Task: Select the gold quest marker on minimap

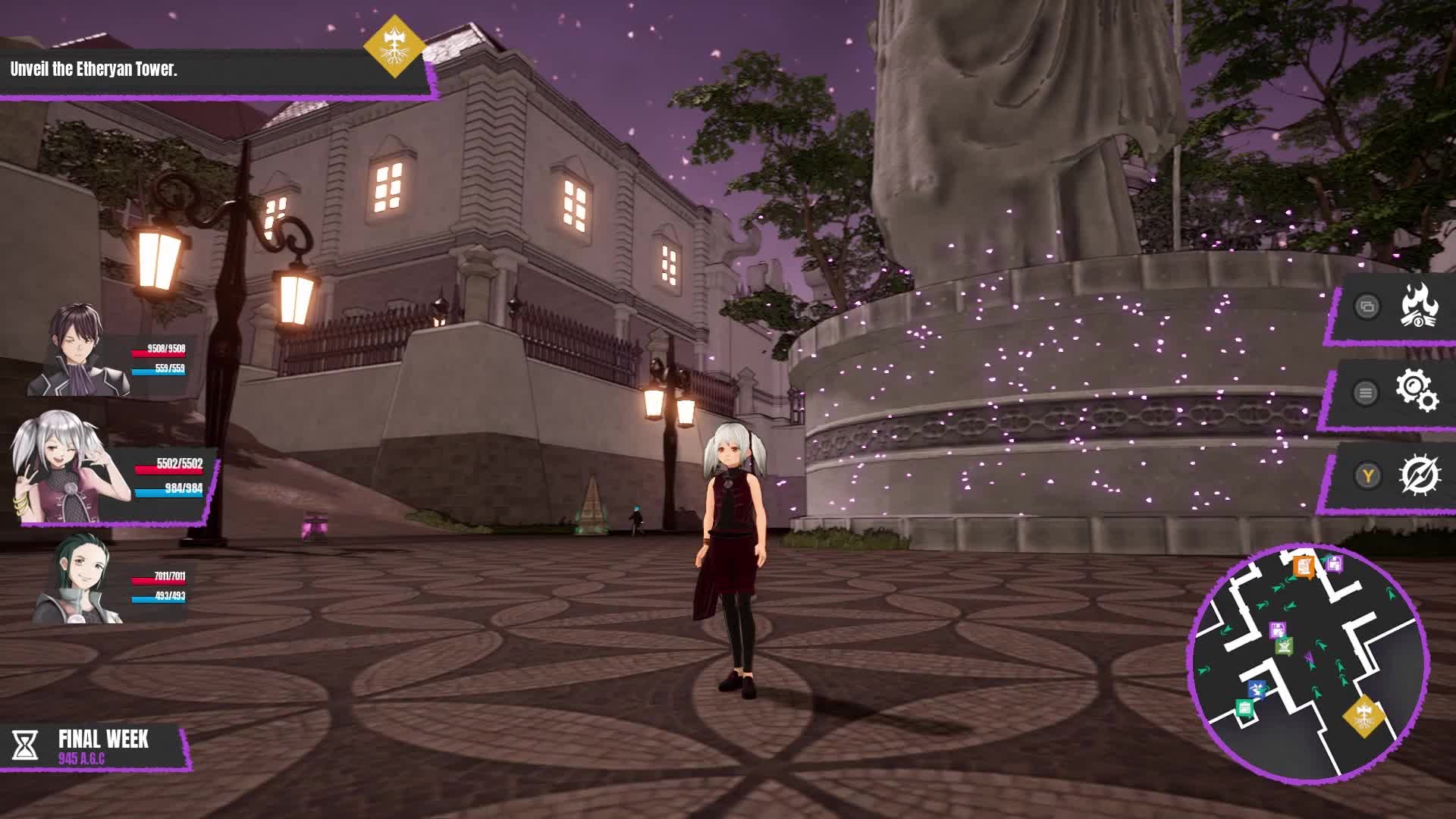Action: click(1363, 715)
